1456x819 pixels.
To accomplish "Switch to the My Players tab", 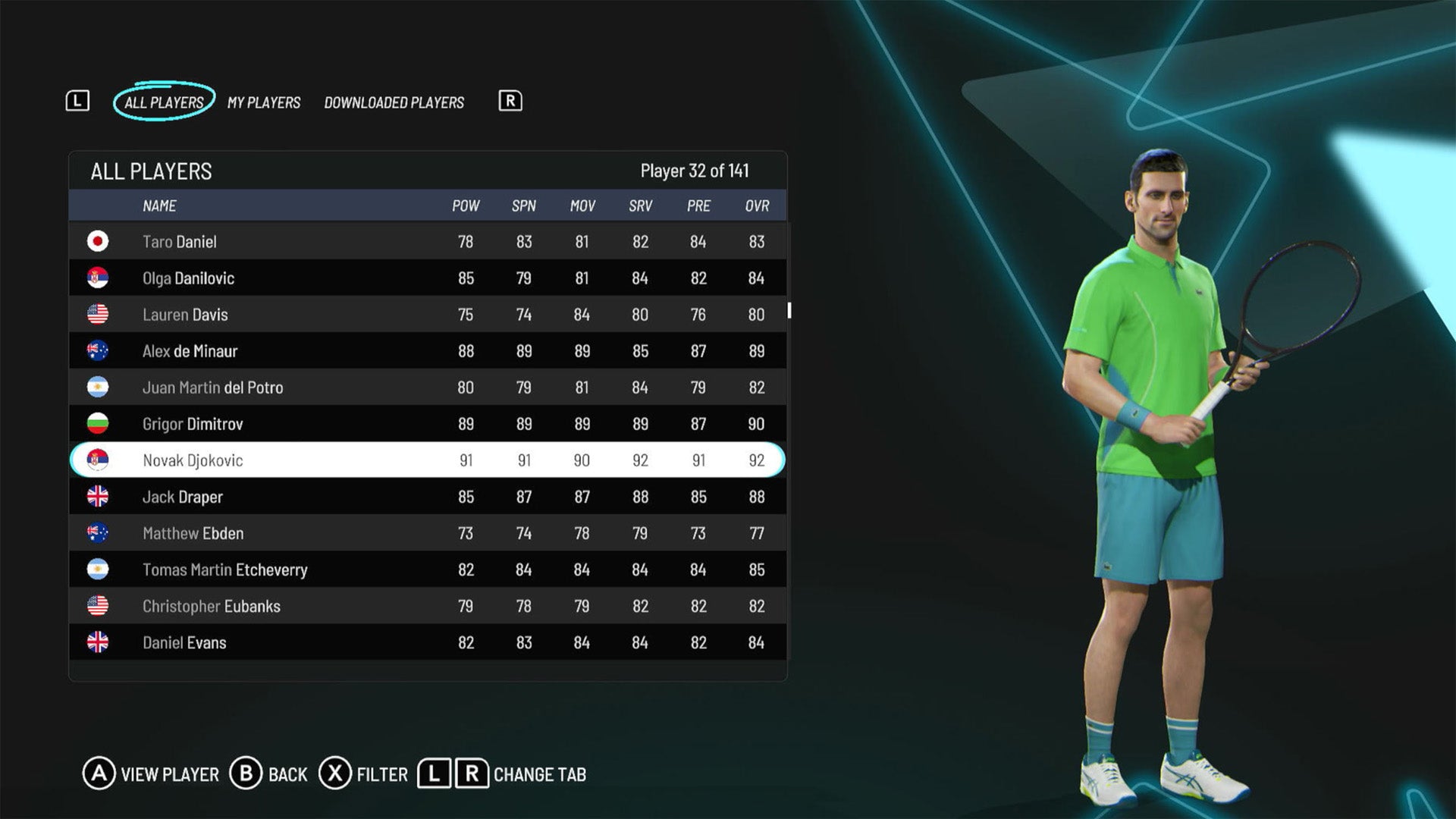I will point(264,102).
